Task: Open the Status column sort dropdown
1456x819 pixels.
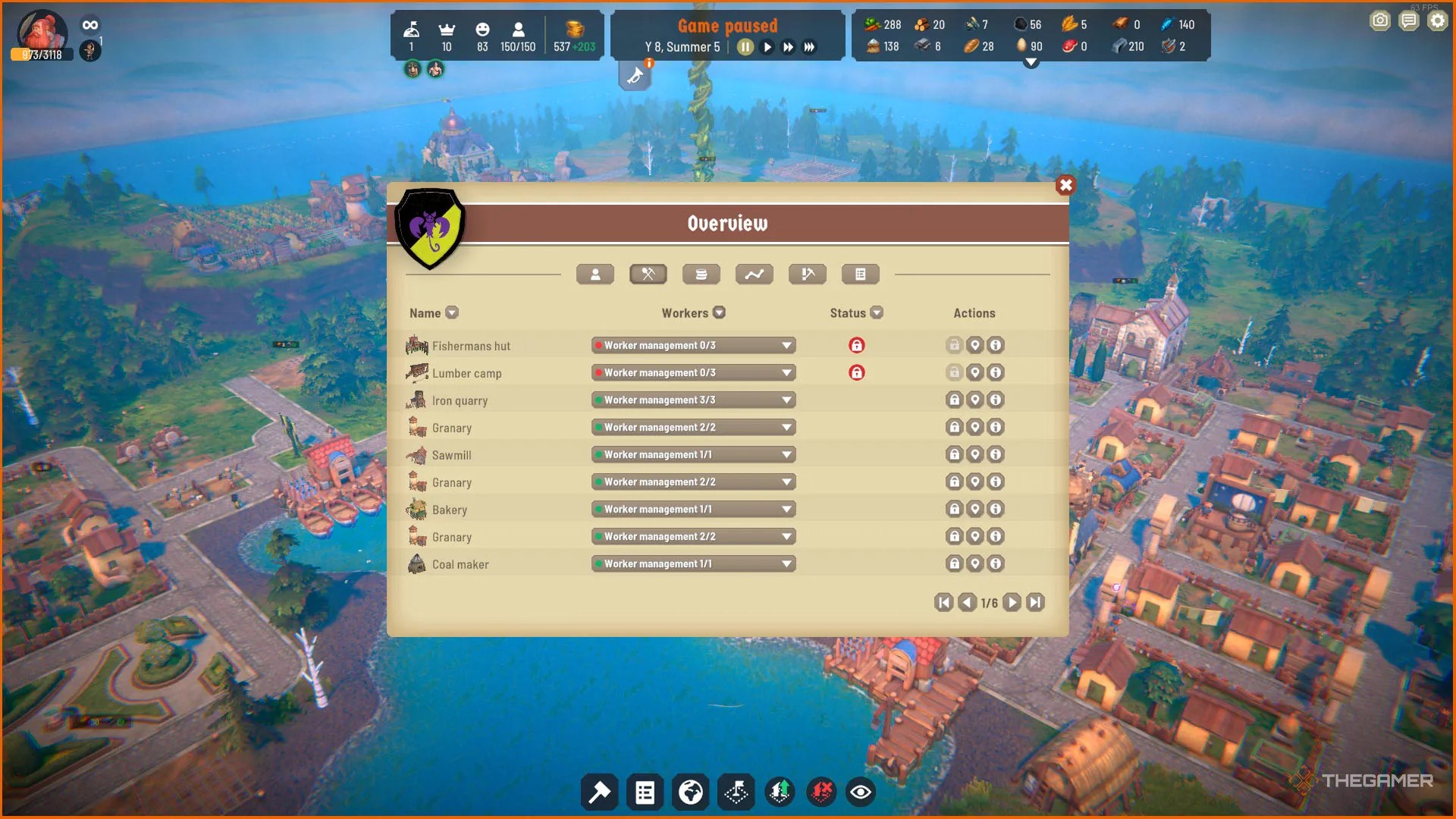Action: pyautogui.click(x=877, y=312)
